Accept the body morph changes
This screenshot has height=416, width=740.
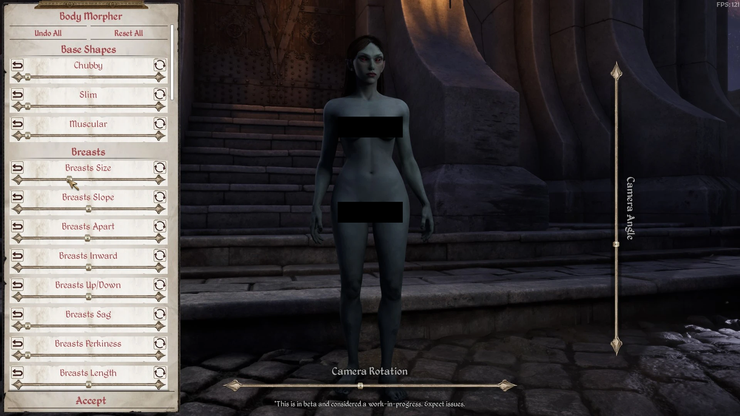pyautogui.click(x=90, y=401)
